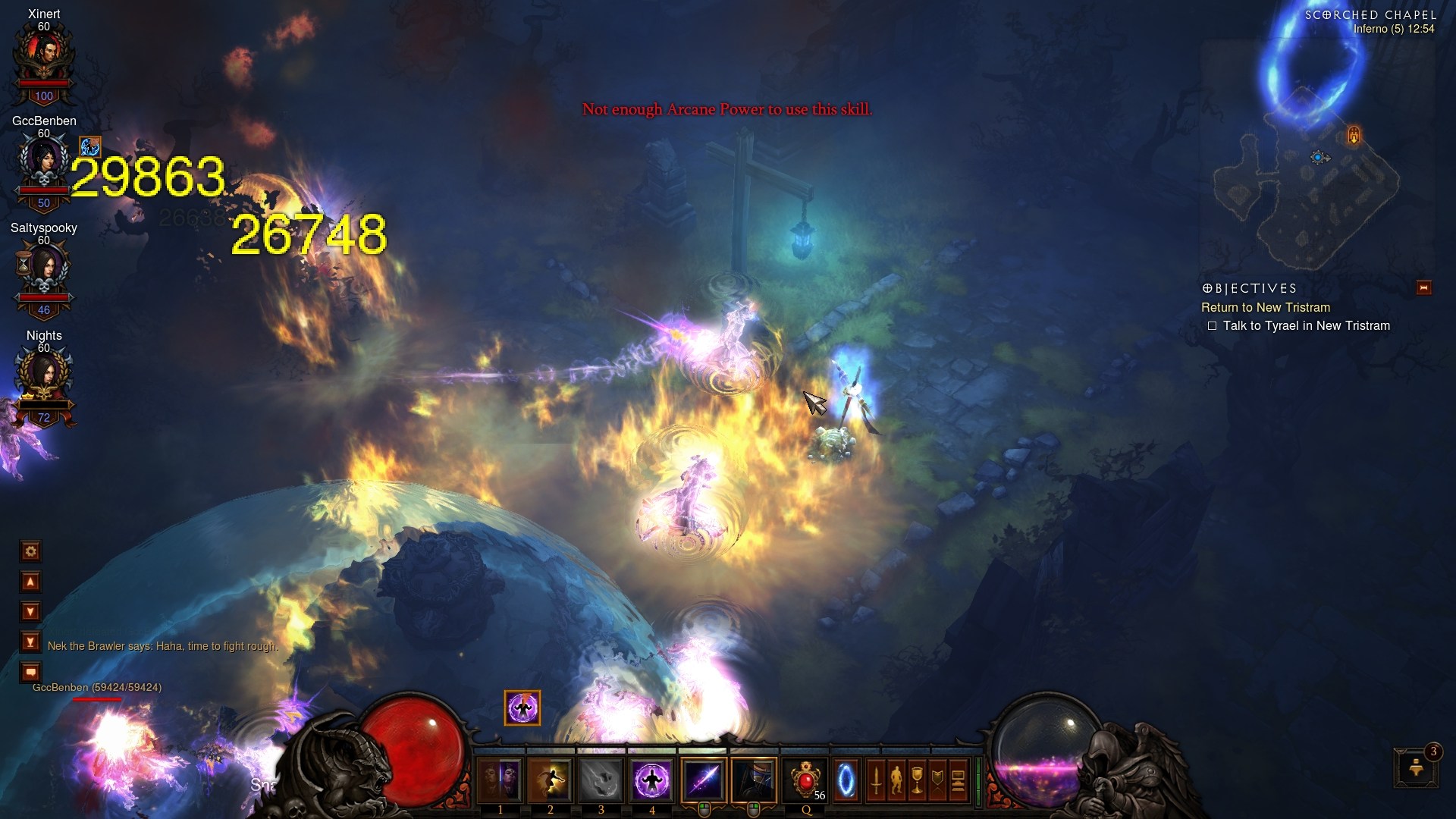Click the chat scroll-down arrow button
Viewport: 1456px width, 819px height.
[x=30, y=612]
